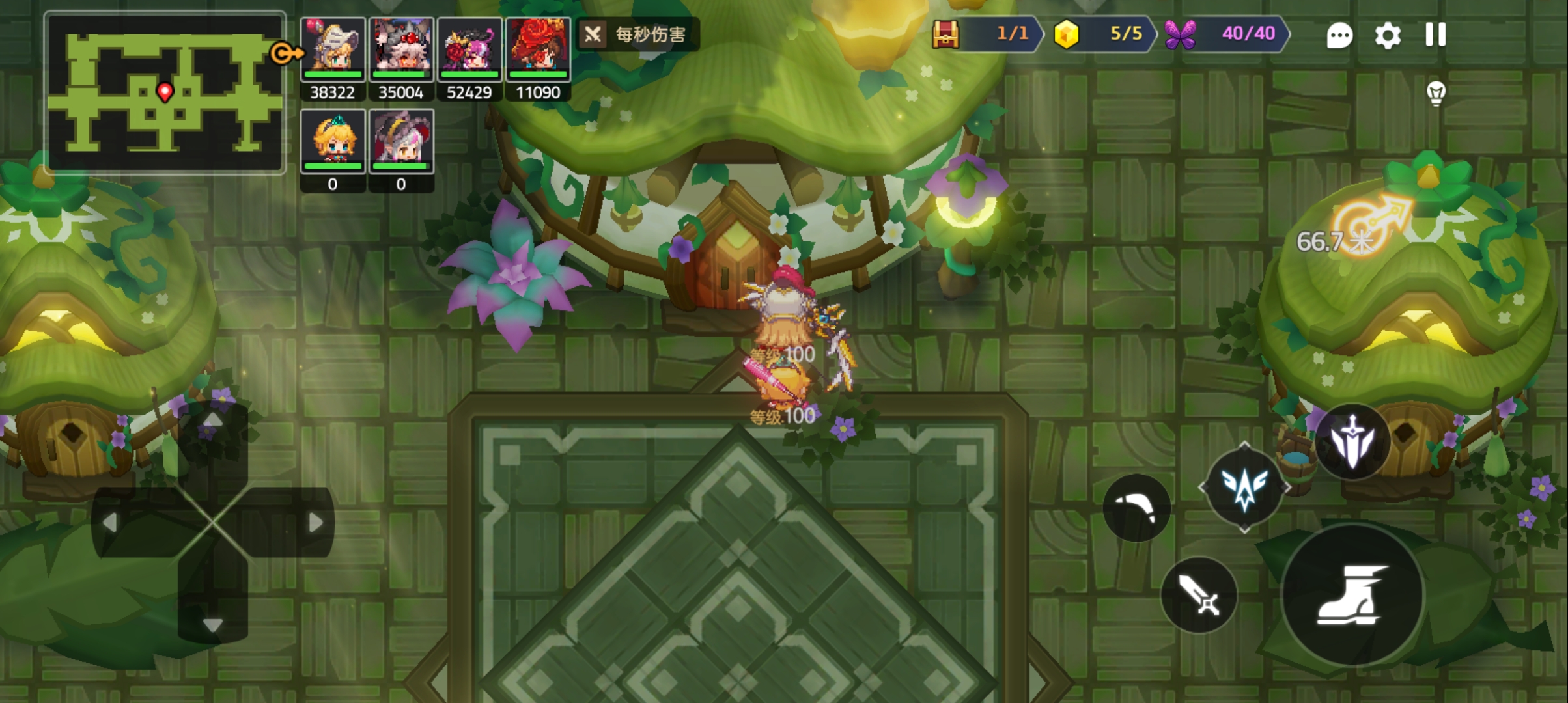This screenshot has height=703, width=1568.
Task: Select the hero portrait with 35004 damage
Action: 401,50
